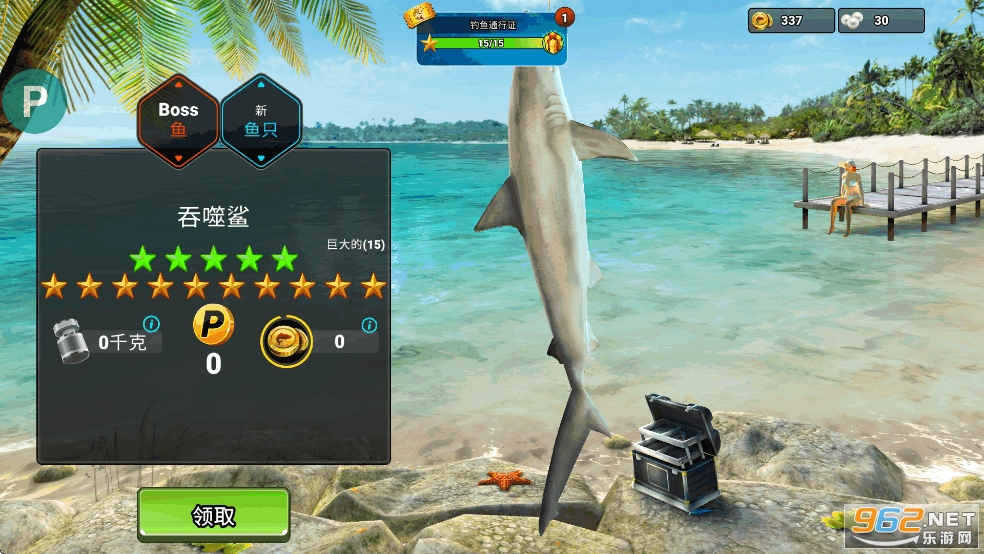The height and width of the screenshot is (554, 984).
Task: Open the gold coin balance showing 337
Action: [791, 20]
